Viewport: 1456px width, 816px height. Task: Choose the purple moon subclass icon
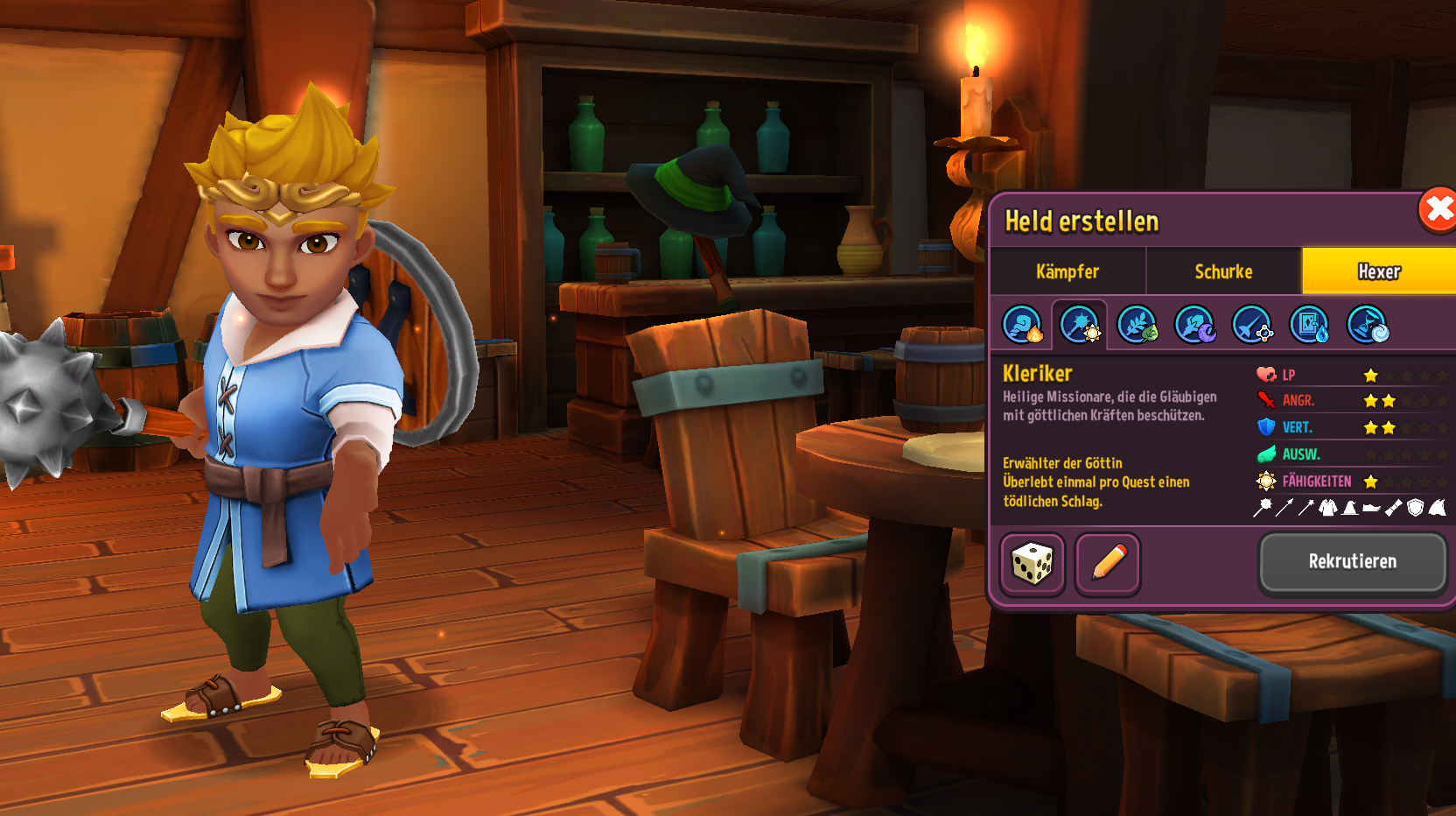pyautogui.click(x=1194, y=325)
